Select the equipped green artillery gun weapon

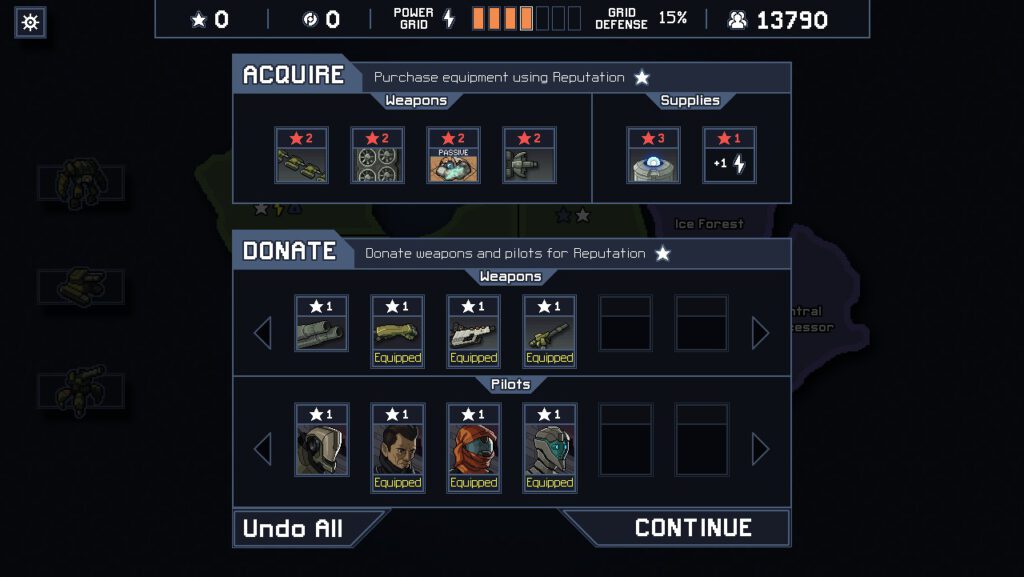[549, 332]
